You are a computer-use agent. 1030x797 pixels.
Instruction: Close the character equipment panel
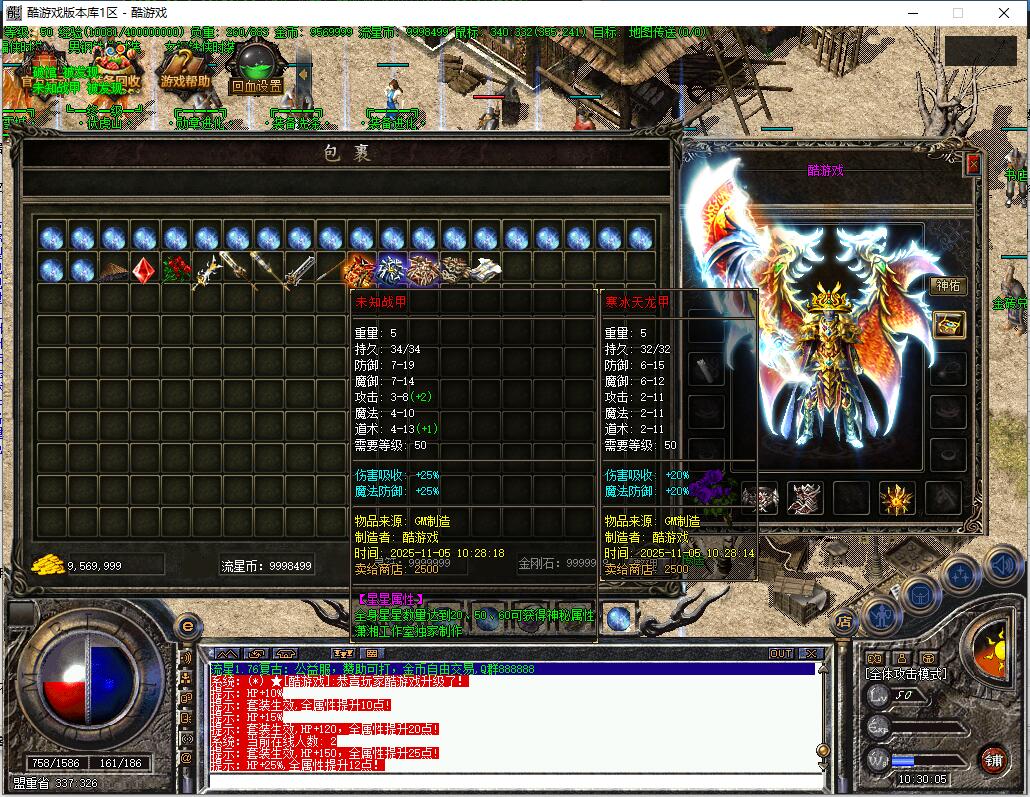point(973,164)
